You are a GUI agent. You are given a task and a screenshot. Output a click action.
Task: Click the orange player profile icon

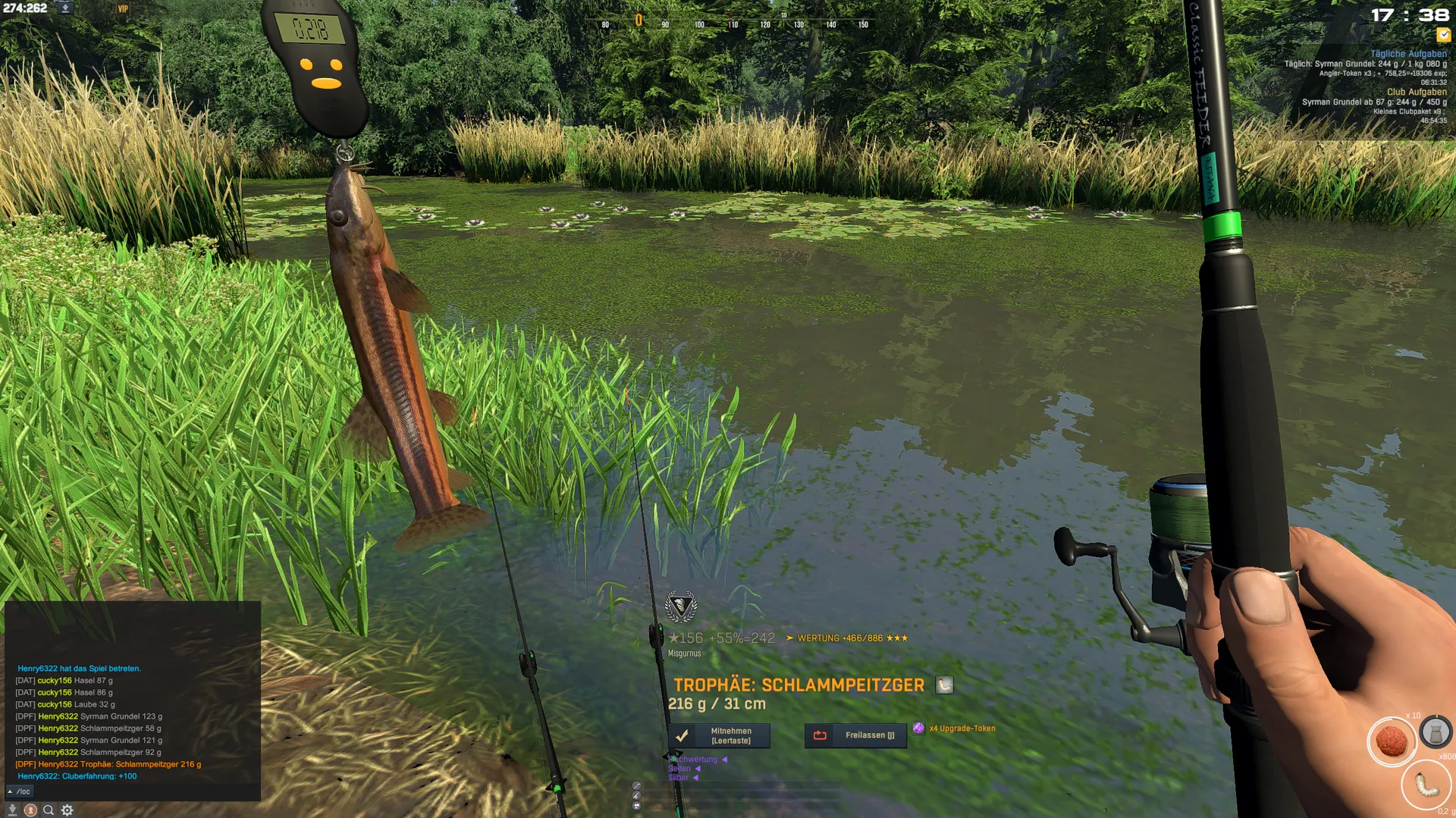[x=30, y=810]
